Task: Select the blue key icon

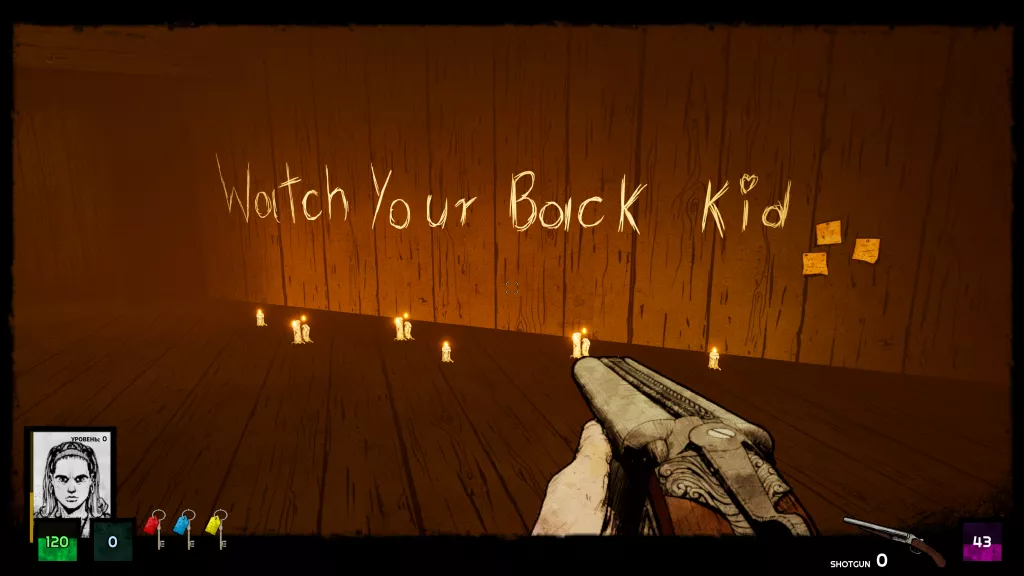Action: [186, 528]
